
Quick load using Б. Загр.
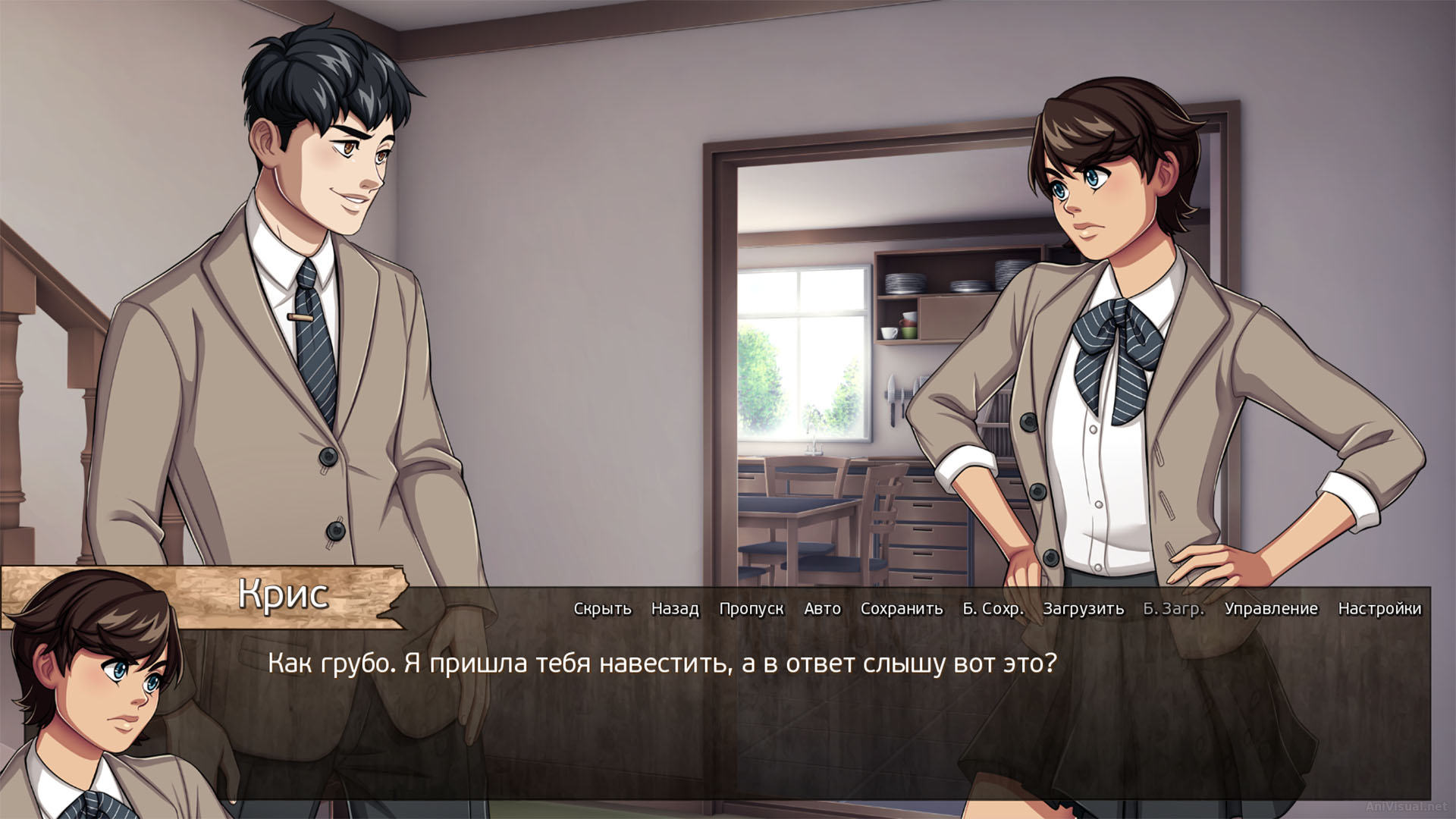[x=1174, y=609]
